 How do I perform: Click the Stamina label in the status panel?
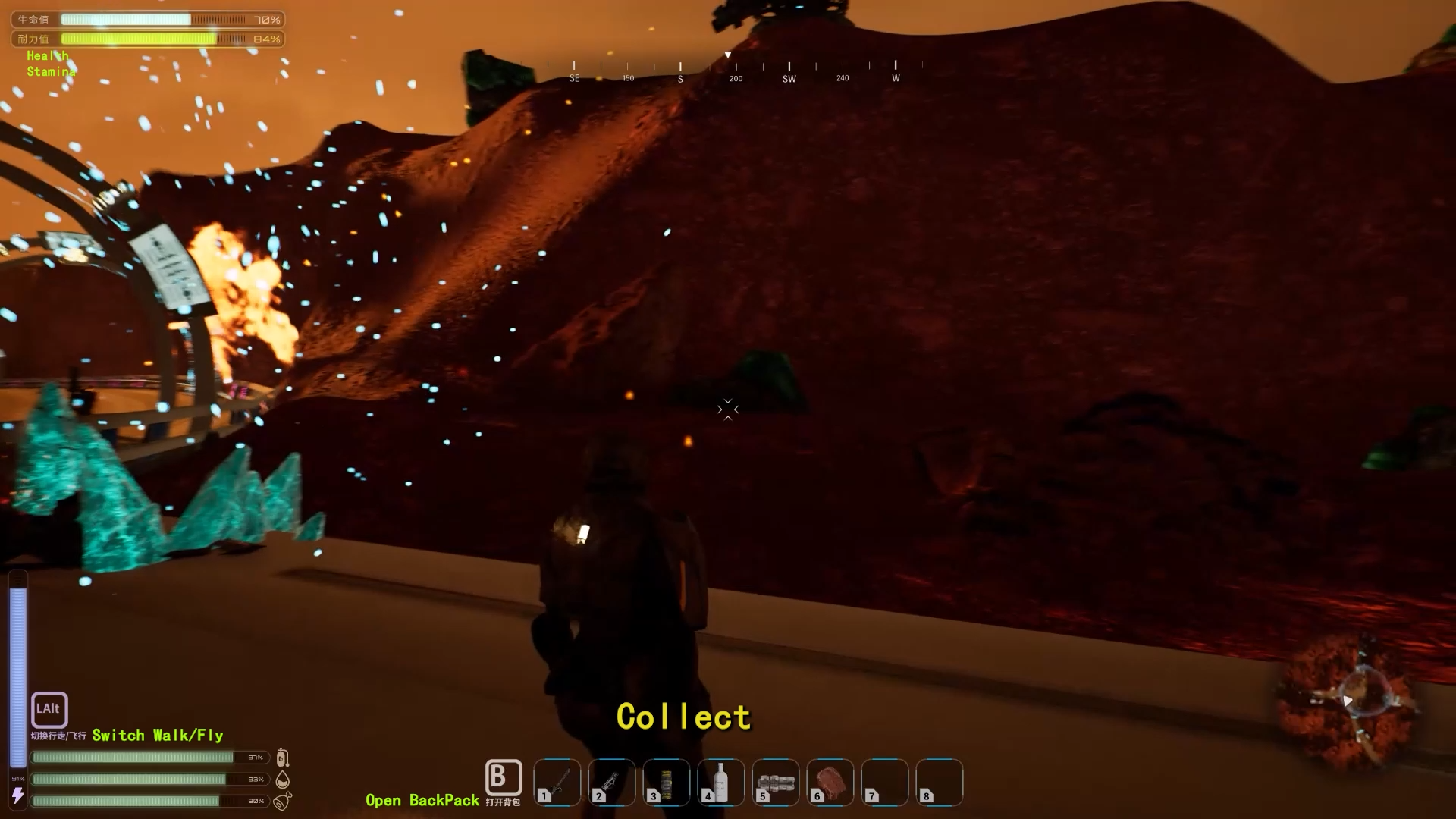[52, 71]
